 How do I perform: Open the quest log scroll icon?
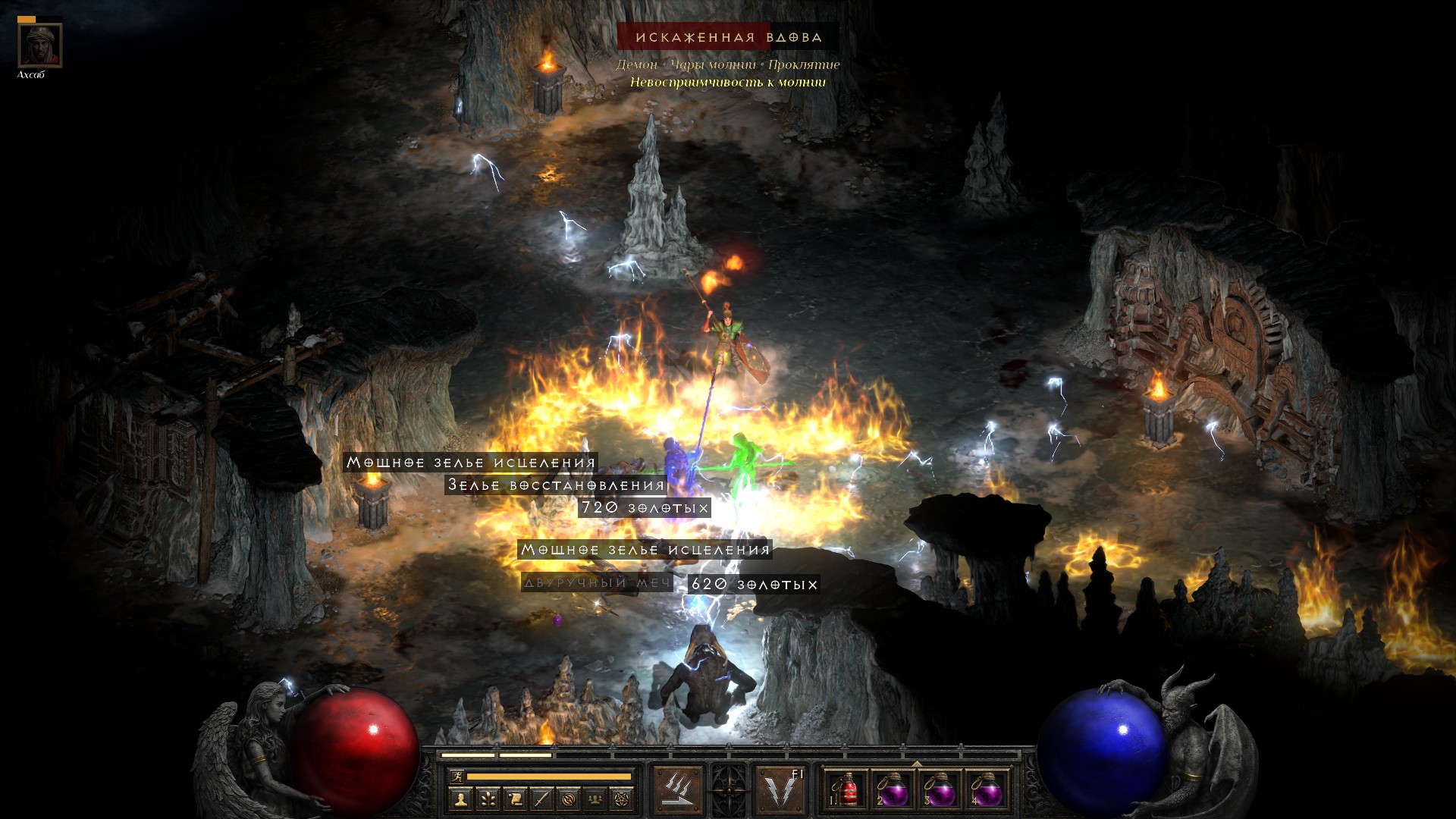[514, 799]
